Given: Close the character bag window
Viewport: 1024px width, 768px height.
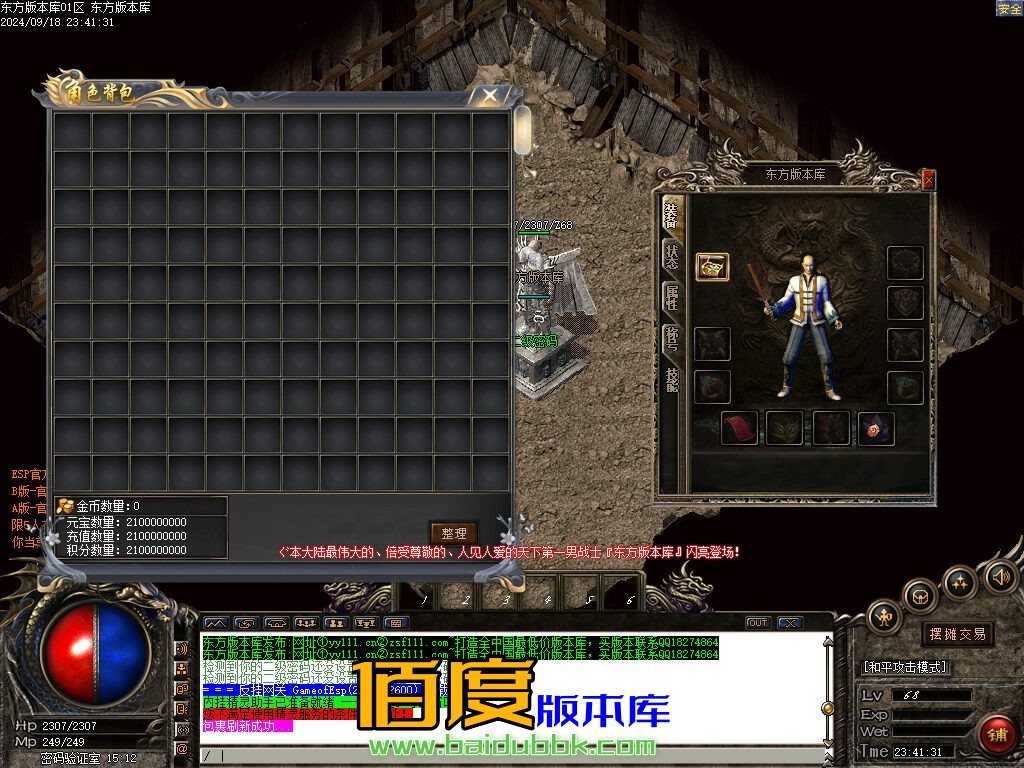Looking at the screenshot, I should pos(489,95).
